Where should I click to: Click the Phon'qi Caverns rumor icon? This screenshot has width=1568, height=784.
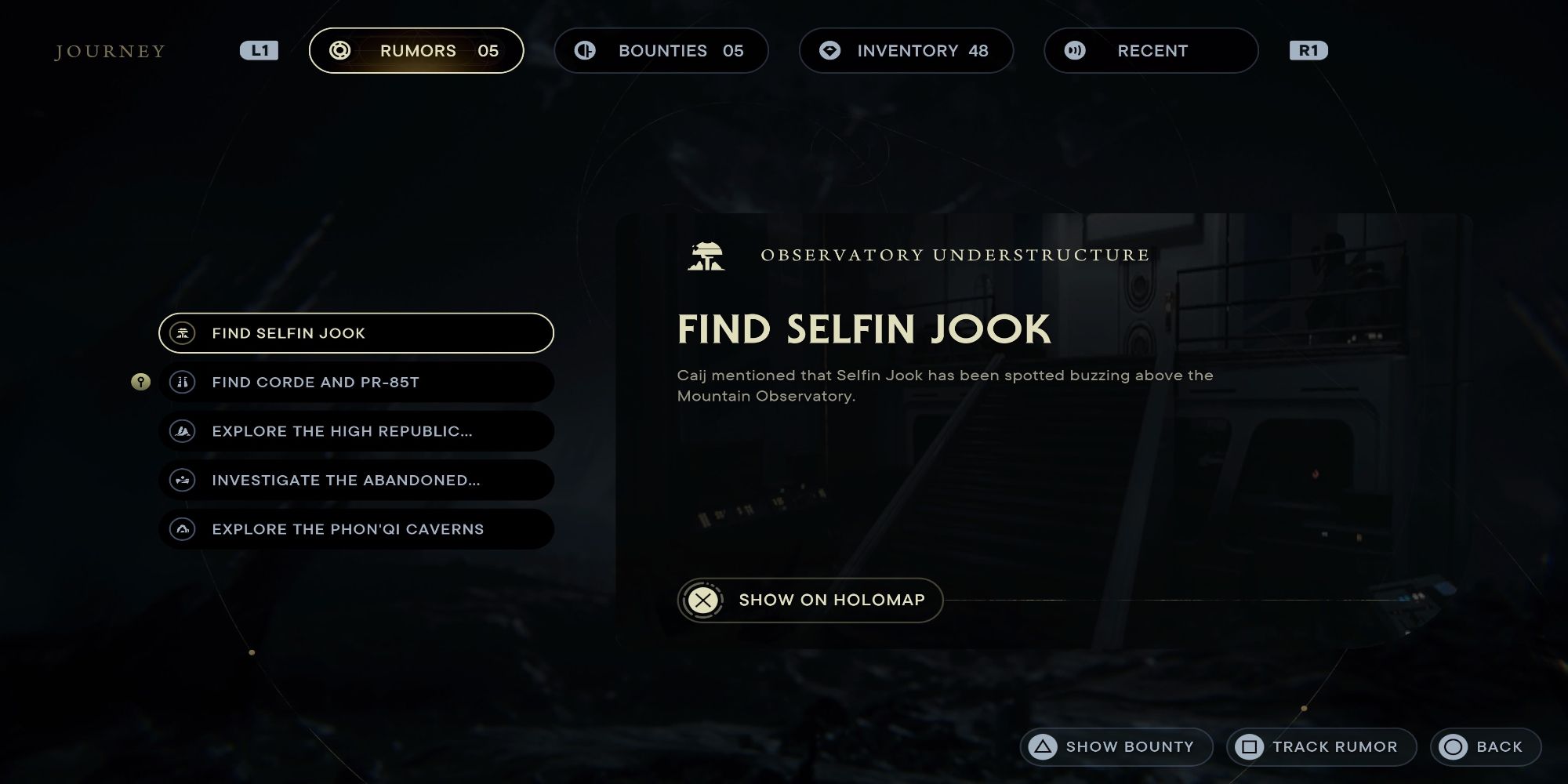(x=183, y=529)
